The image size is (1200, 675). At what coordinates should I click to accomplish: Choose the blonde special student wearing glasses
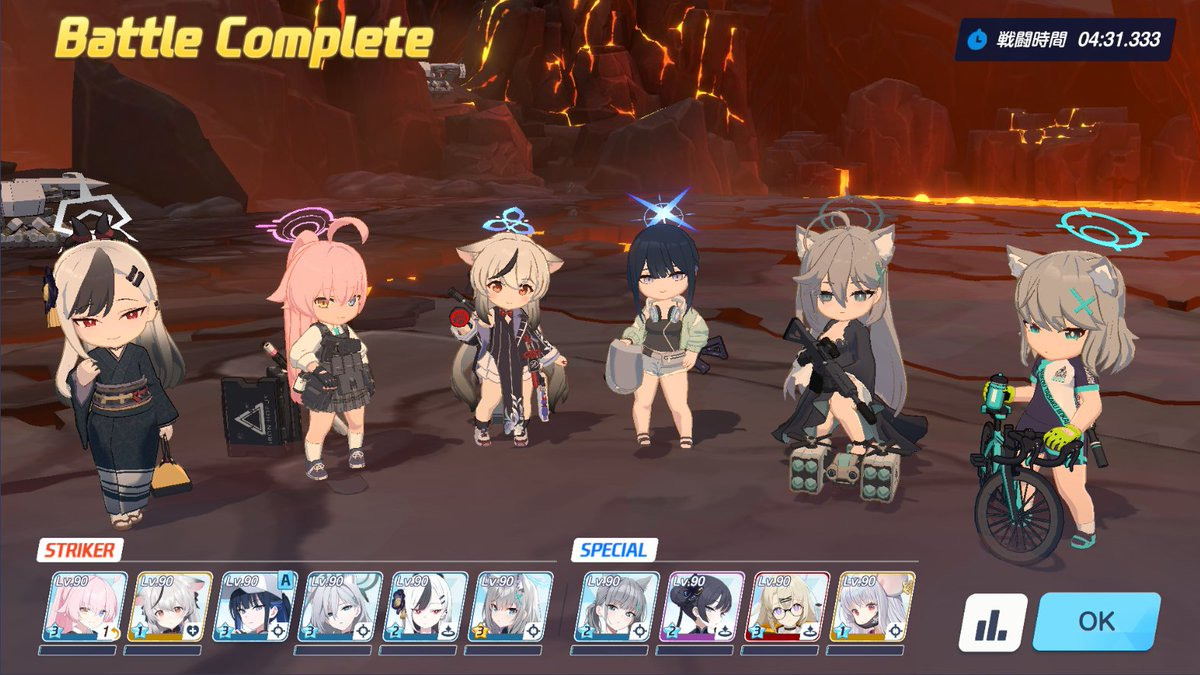click(790, 606)
